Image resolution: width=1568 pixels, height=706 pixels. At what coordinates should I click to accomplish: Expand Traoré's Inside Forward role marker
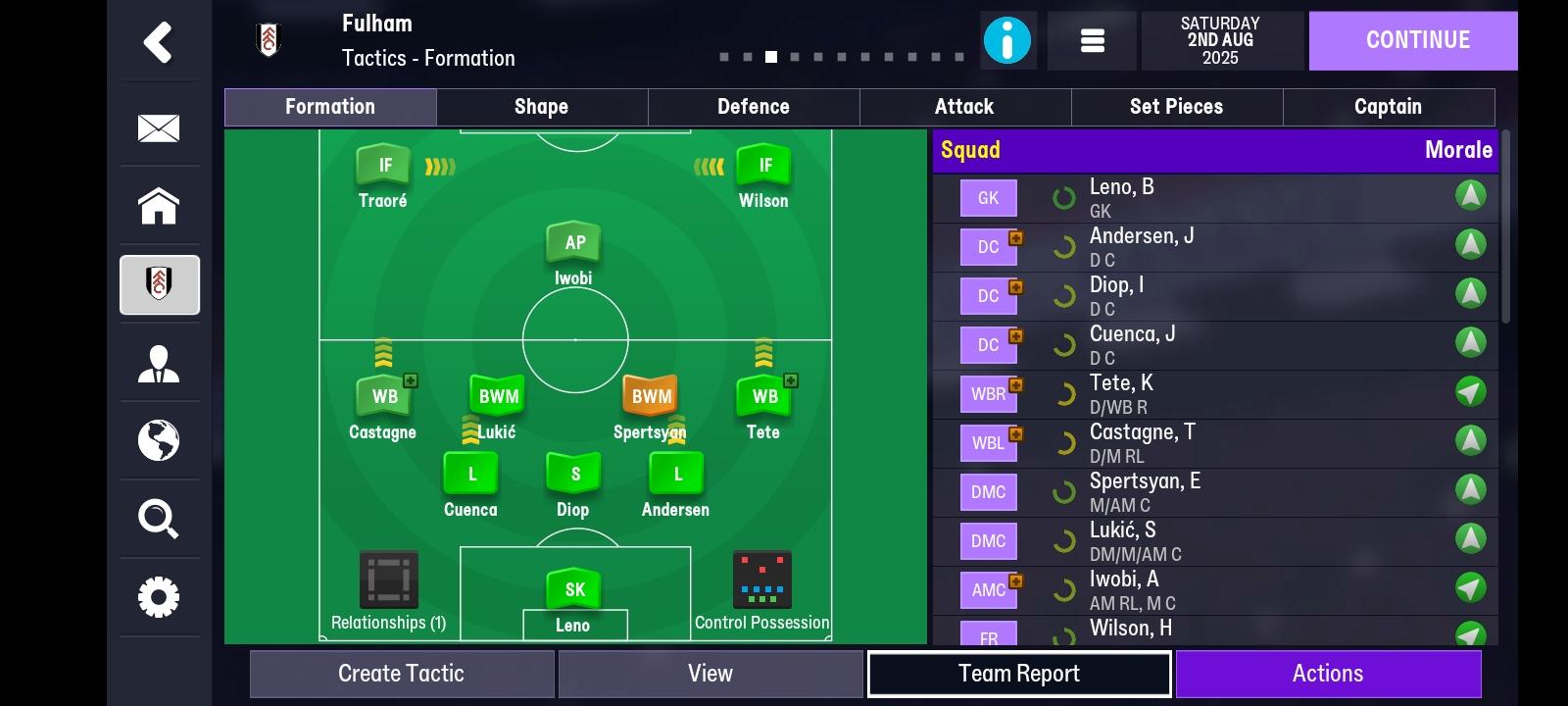point(382,164)
